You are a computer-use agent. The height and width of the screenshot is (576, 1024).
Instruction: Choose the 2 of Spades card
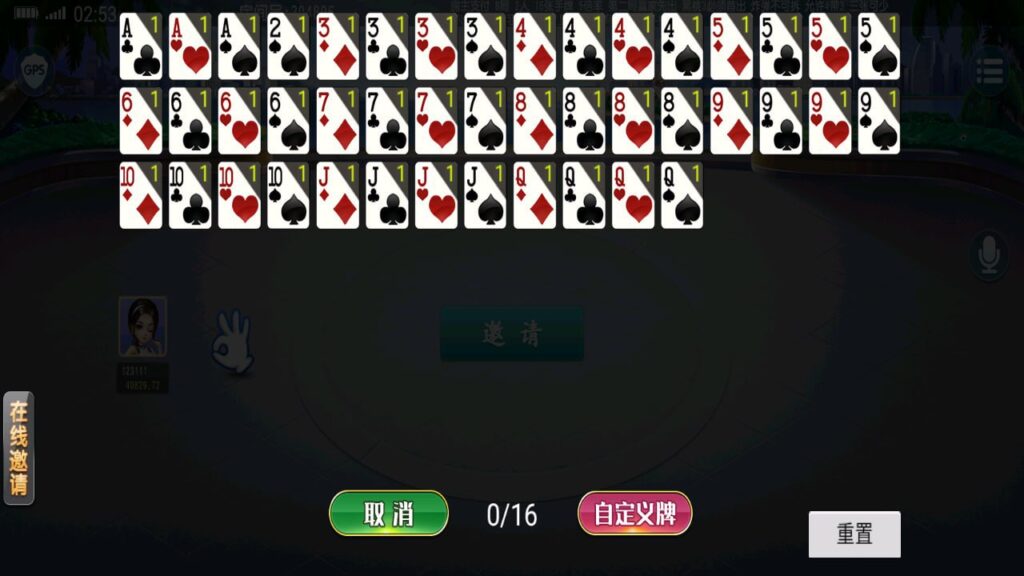point(288,47)
